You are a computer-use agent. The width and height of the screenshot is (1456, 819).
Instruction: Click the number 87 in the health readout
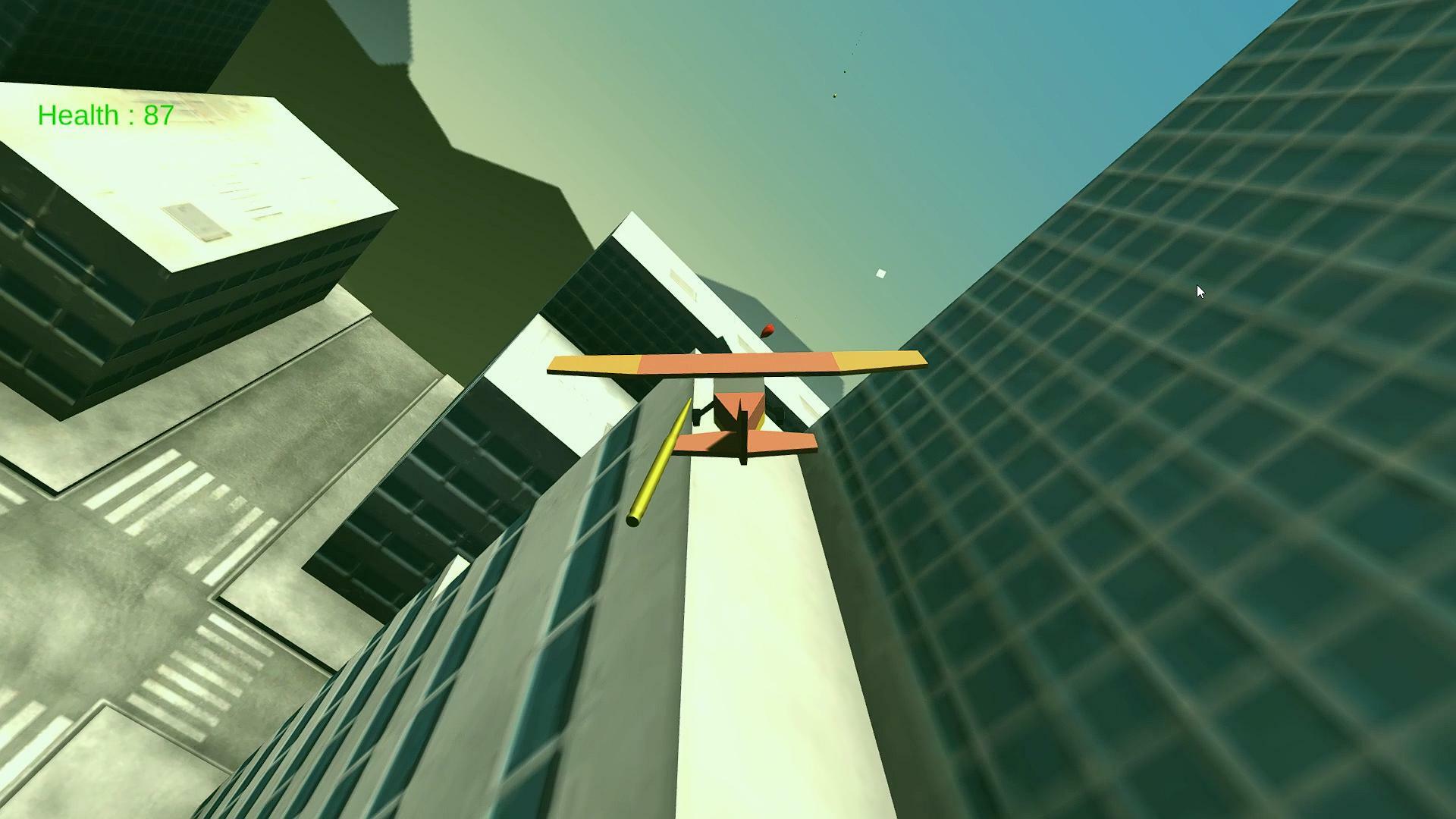(x=157, y=116)
